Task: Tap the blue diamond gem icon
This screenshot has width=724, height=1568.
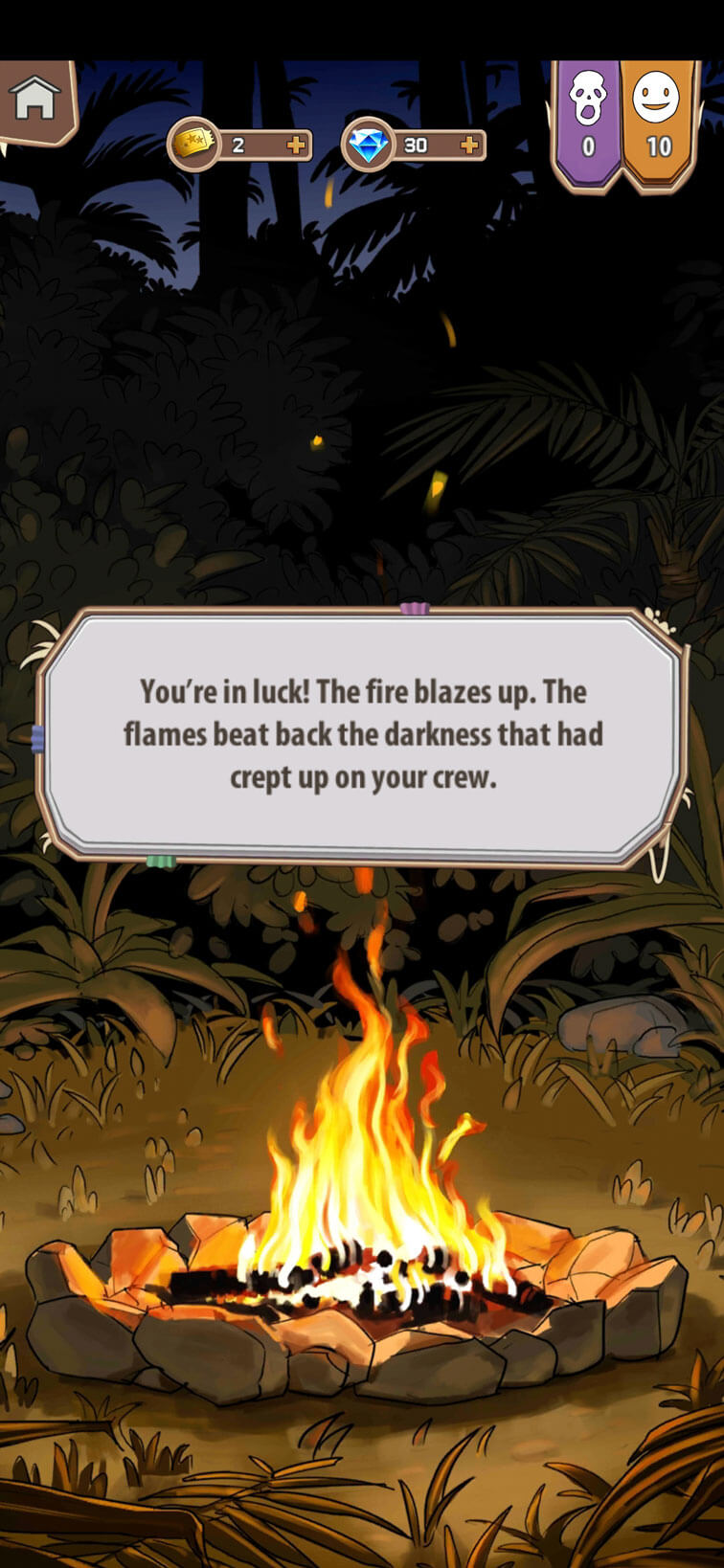Action: pyautogui.click(x=368, y=146)
